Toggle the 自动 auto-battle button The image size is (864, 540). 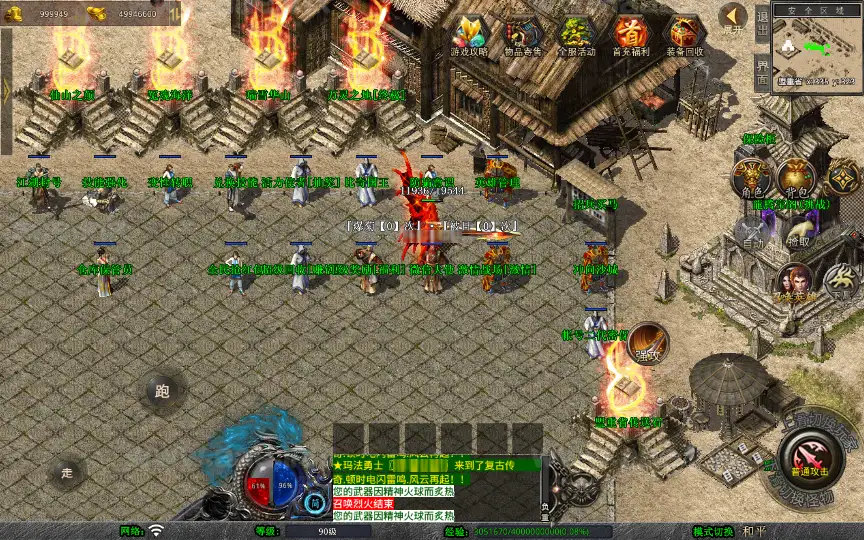tap(752, 232)
